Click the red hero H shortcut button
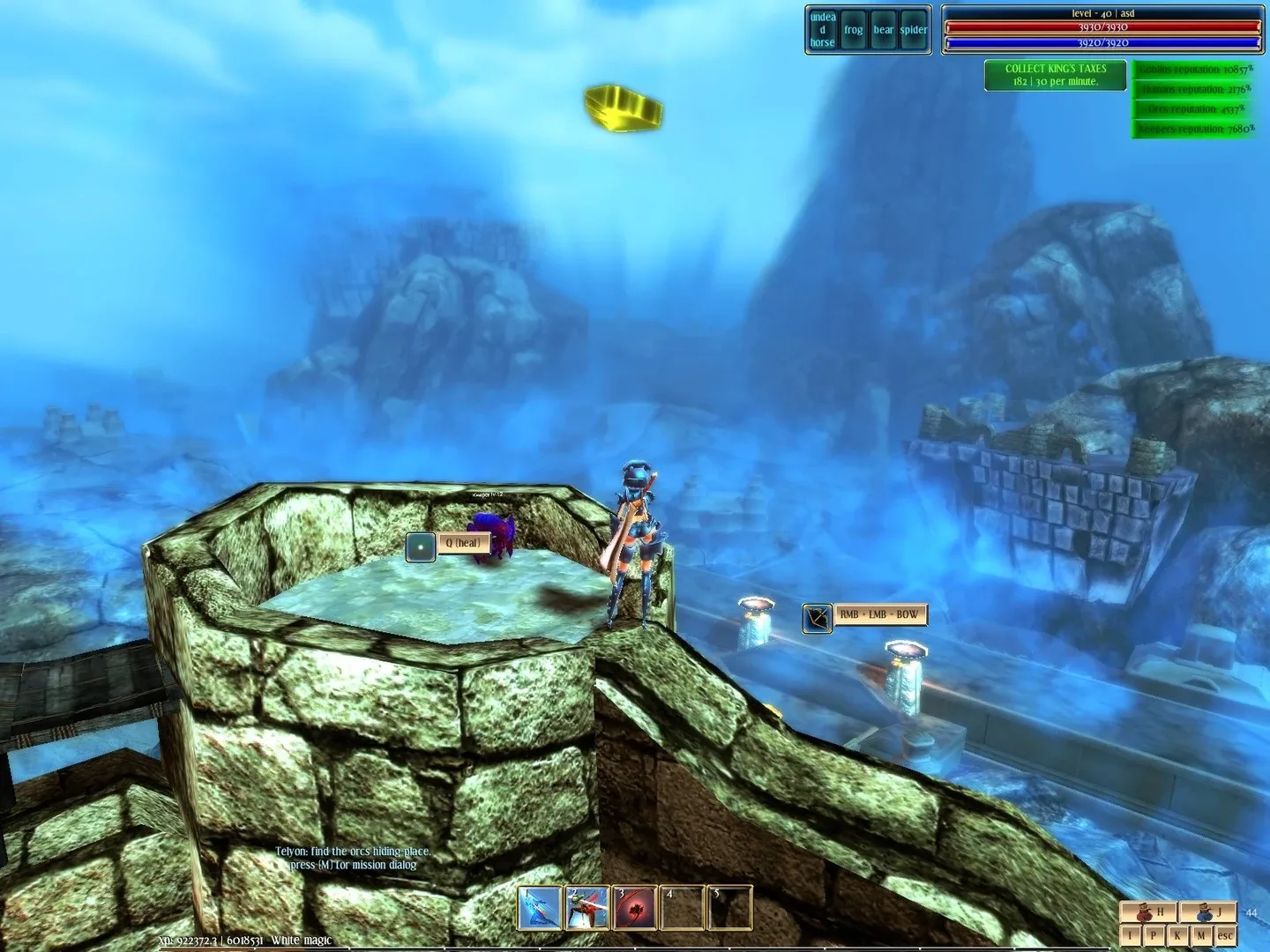1270x952 pixels. click(x=1148, y=912)
